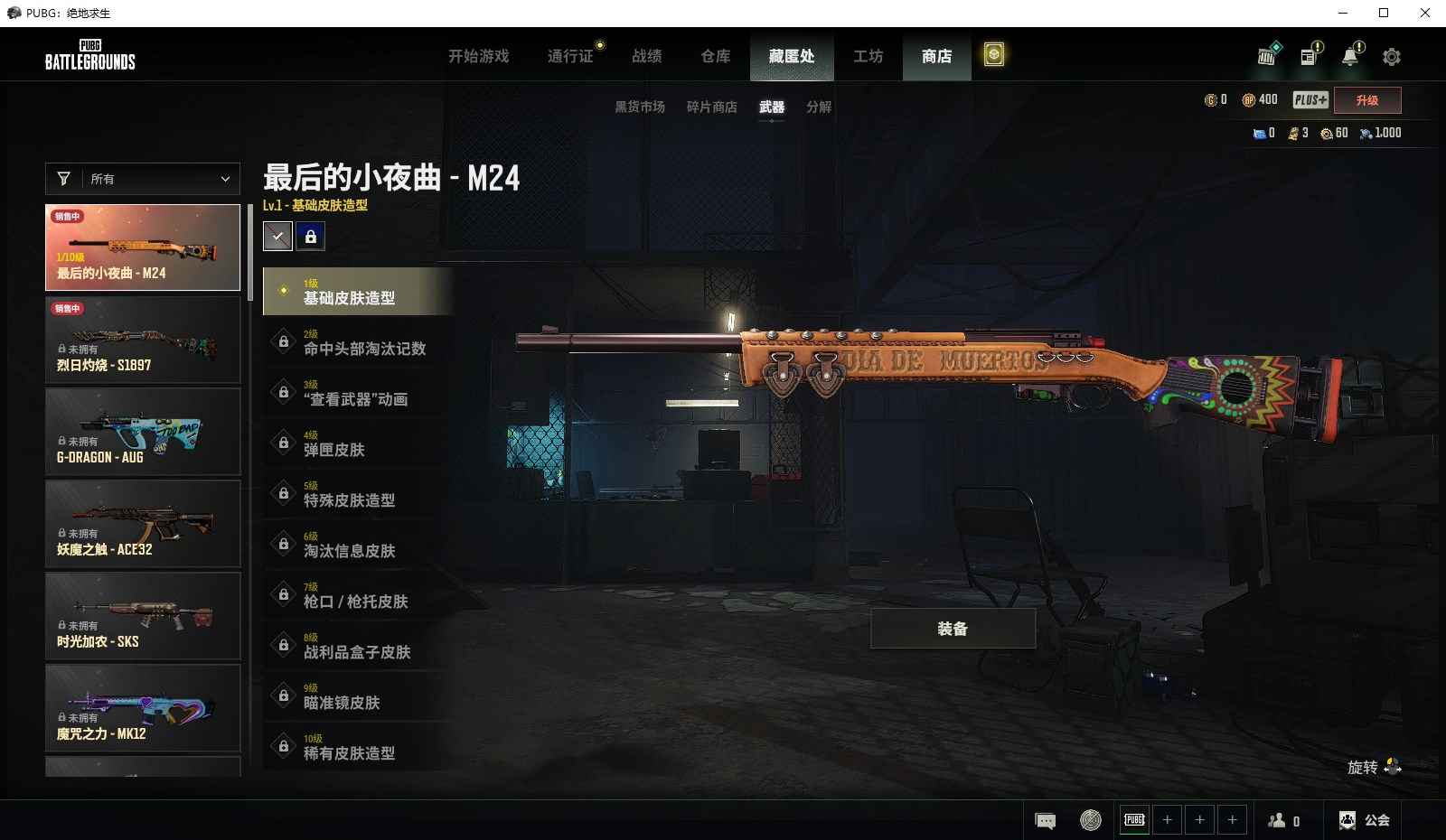The image size is (1446, 840).
Task: Select the 黑货市场 sub-tab
Action: pyautogui.click(x=640, y=107)
